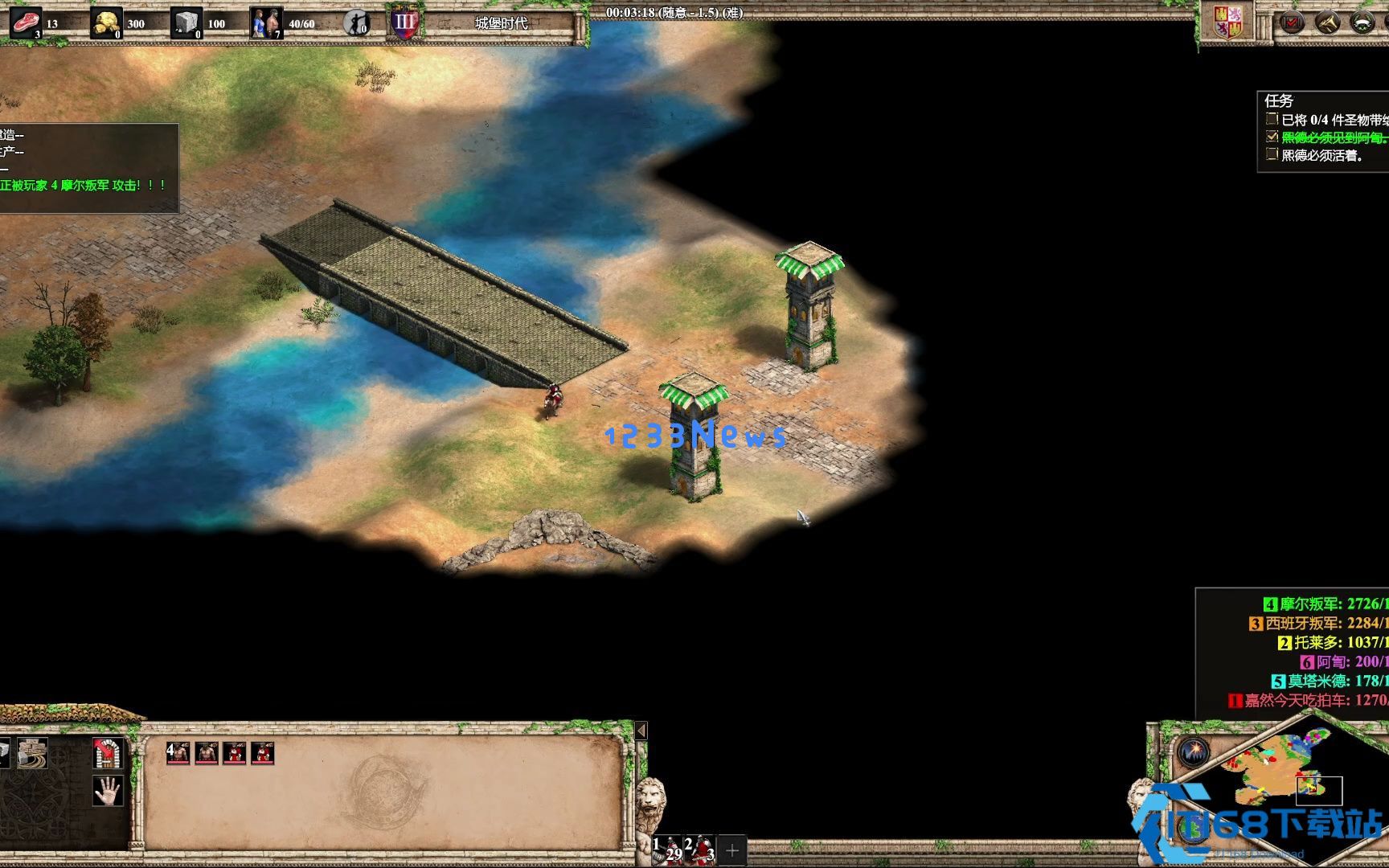Collapse the unit panel with the arrow
The height and width of the screenshot is (868, 1389).
pyautogui.click(x=641, y=731)
